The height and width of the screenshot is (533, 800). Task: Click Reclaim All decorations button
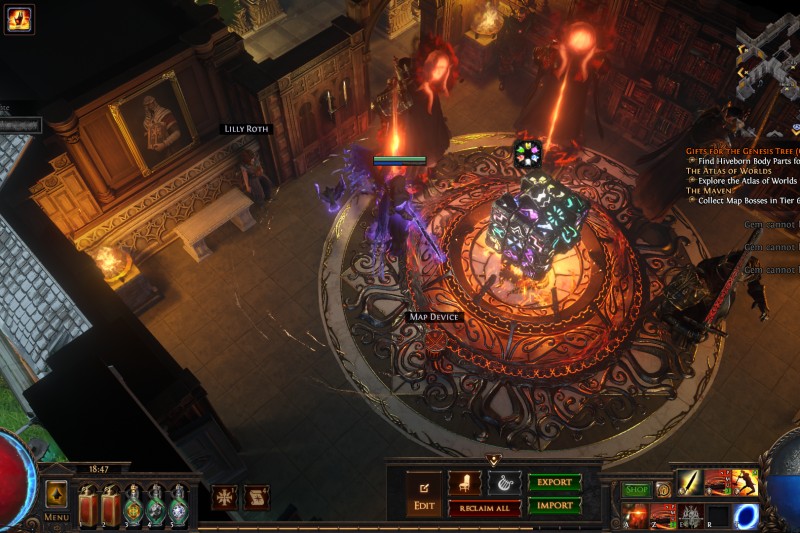(484, 508)
